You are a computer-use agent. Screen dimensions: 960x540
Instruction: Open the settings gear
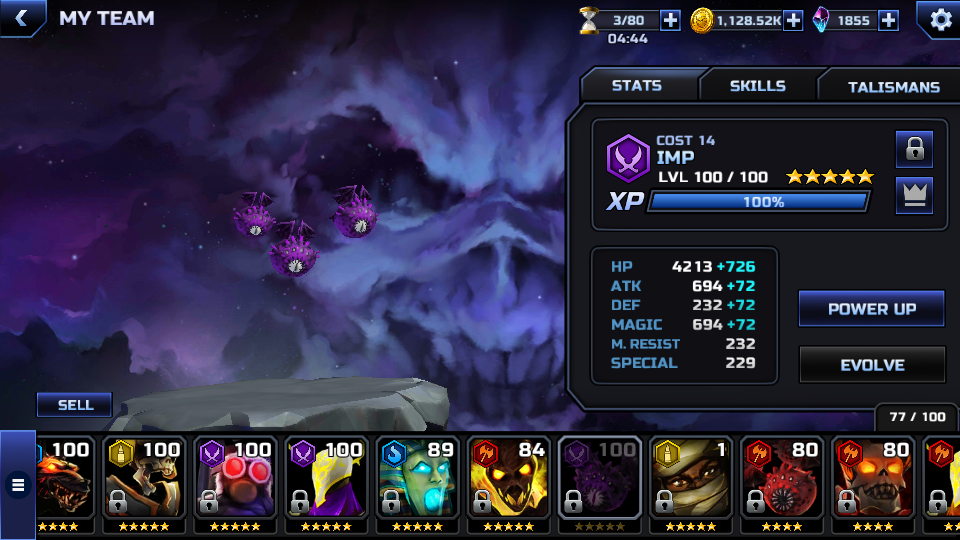[941, 19]
